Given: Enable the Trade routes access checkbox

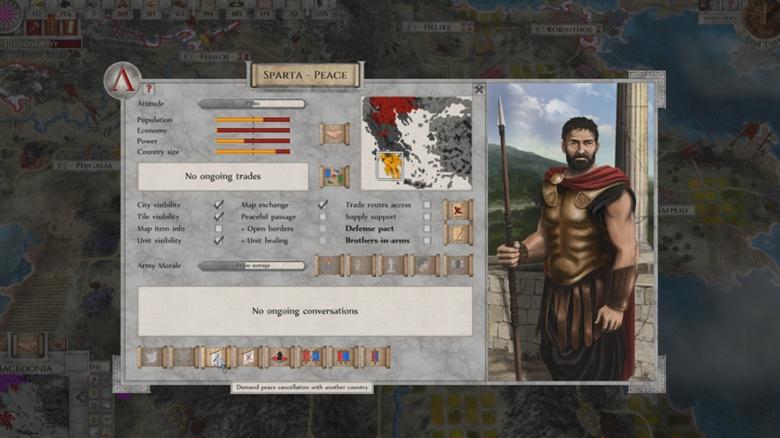Looking at the screenshot, I should pyautogui.click(x=427, y=205).
